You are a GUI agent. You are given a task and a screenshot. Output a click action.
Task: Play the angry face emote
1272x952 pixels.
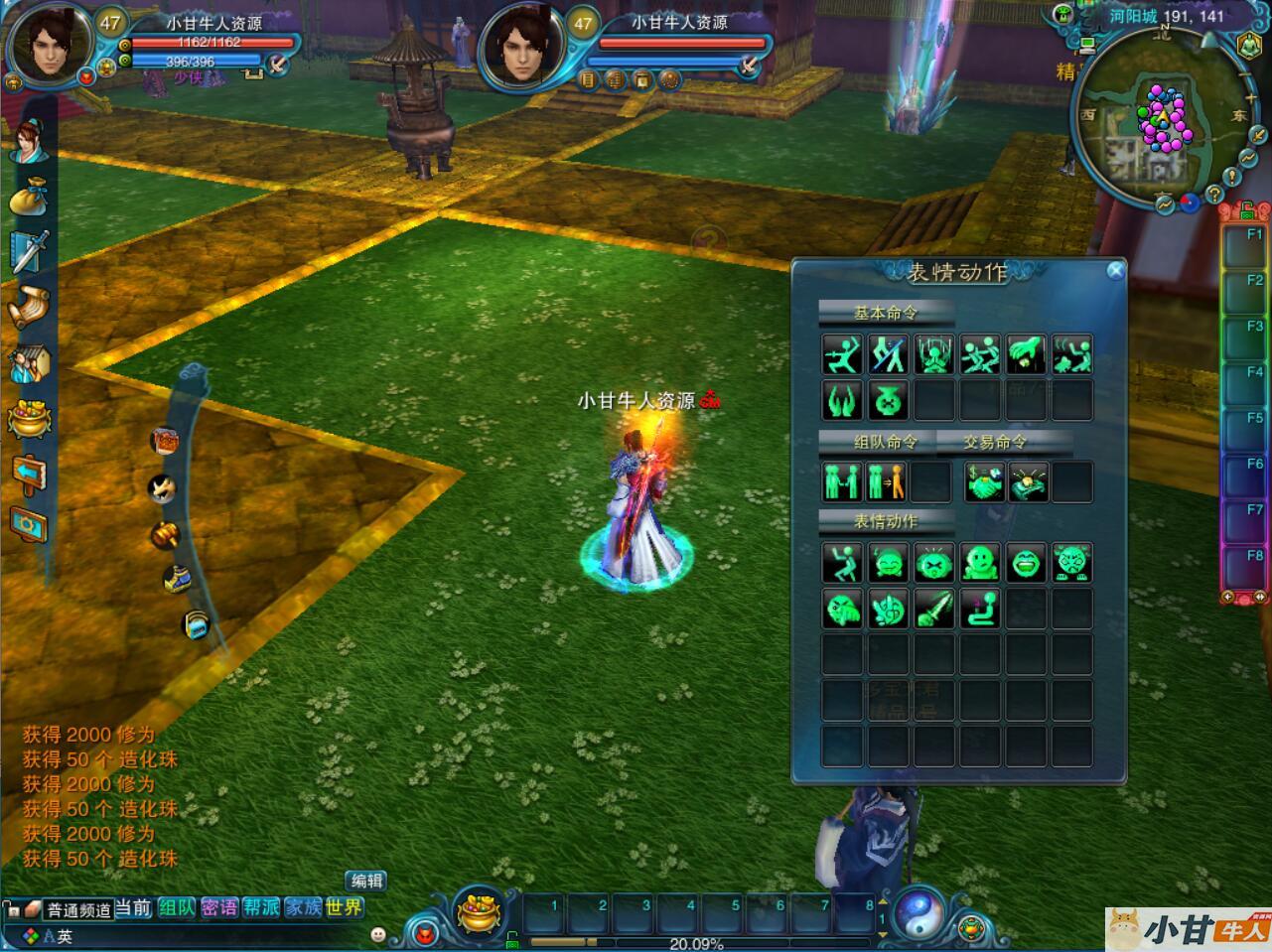[1071, 563]
